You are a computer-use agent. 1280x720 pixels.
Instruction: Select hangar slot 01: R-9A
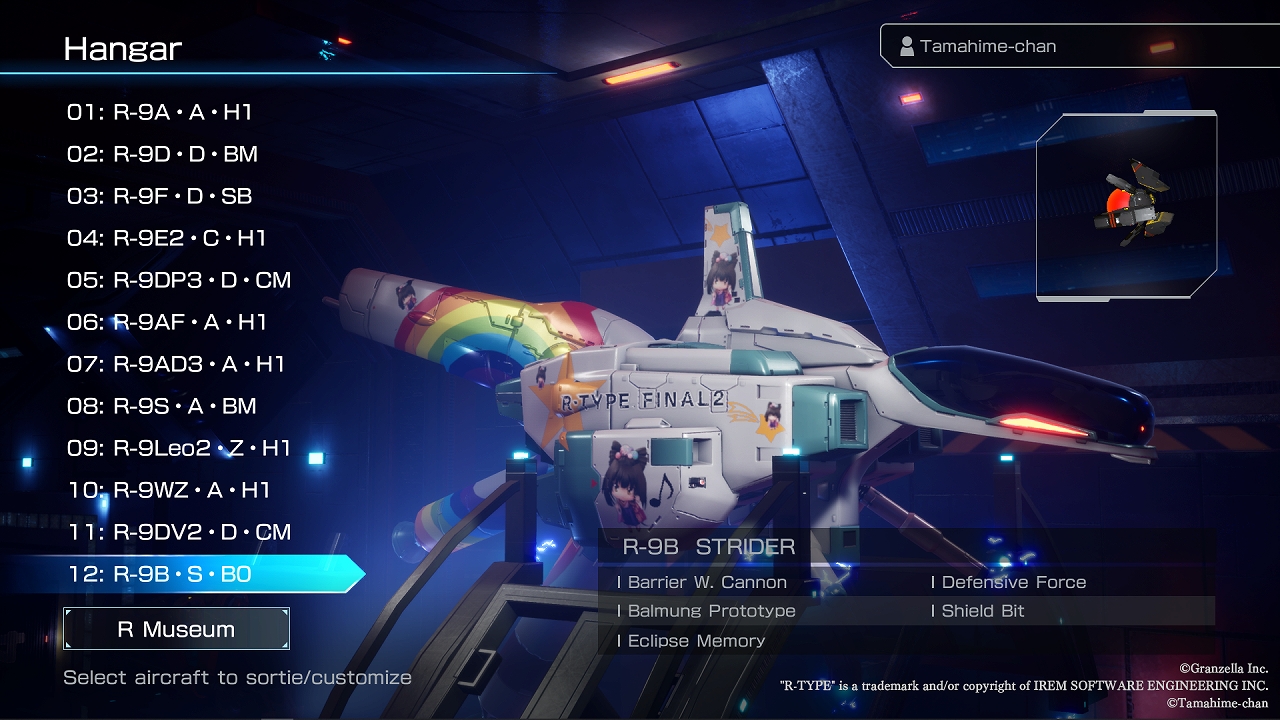click(x=160, y=112)
